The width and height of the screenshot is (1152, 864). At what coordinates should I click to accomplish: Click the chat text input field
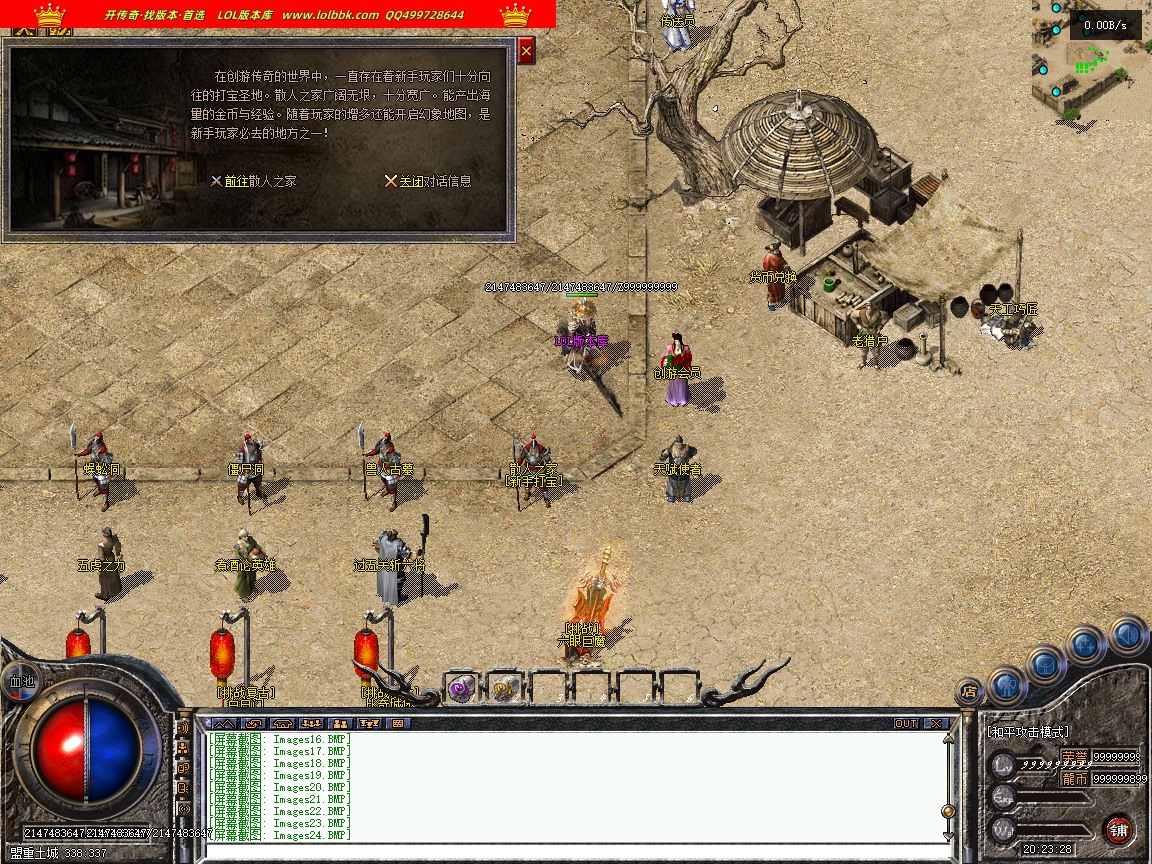coord(570,850)
